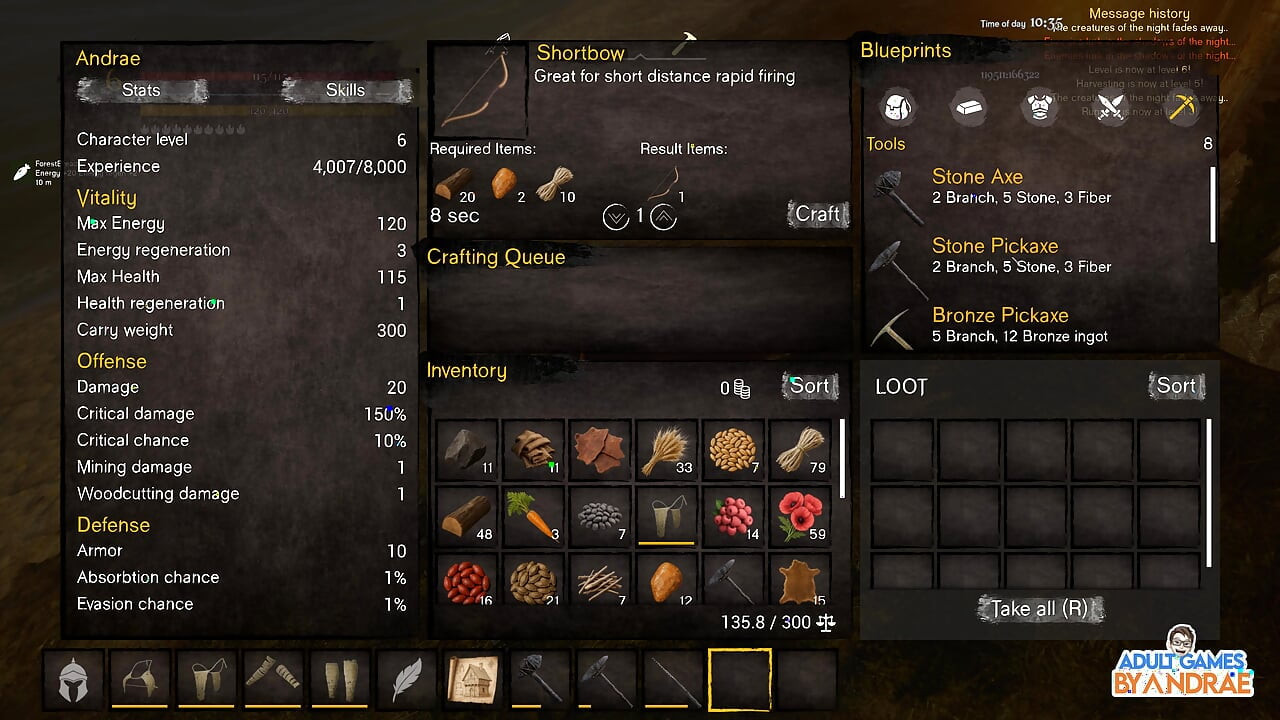Screen dimensions: 1280x720
Task: Switch to crossed swords weapons blueprints
Action: [1111, 107]
